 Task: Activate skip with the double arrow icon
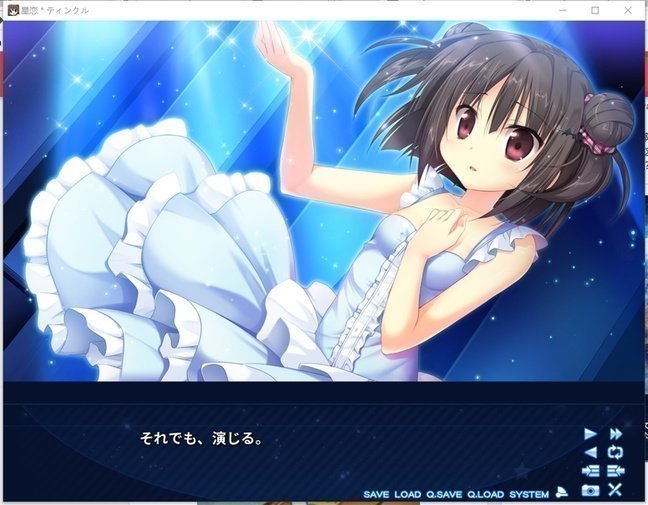tap(616, 433)
